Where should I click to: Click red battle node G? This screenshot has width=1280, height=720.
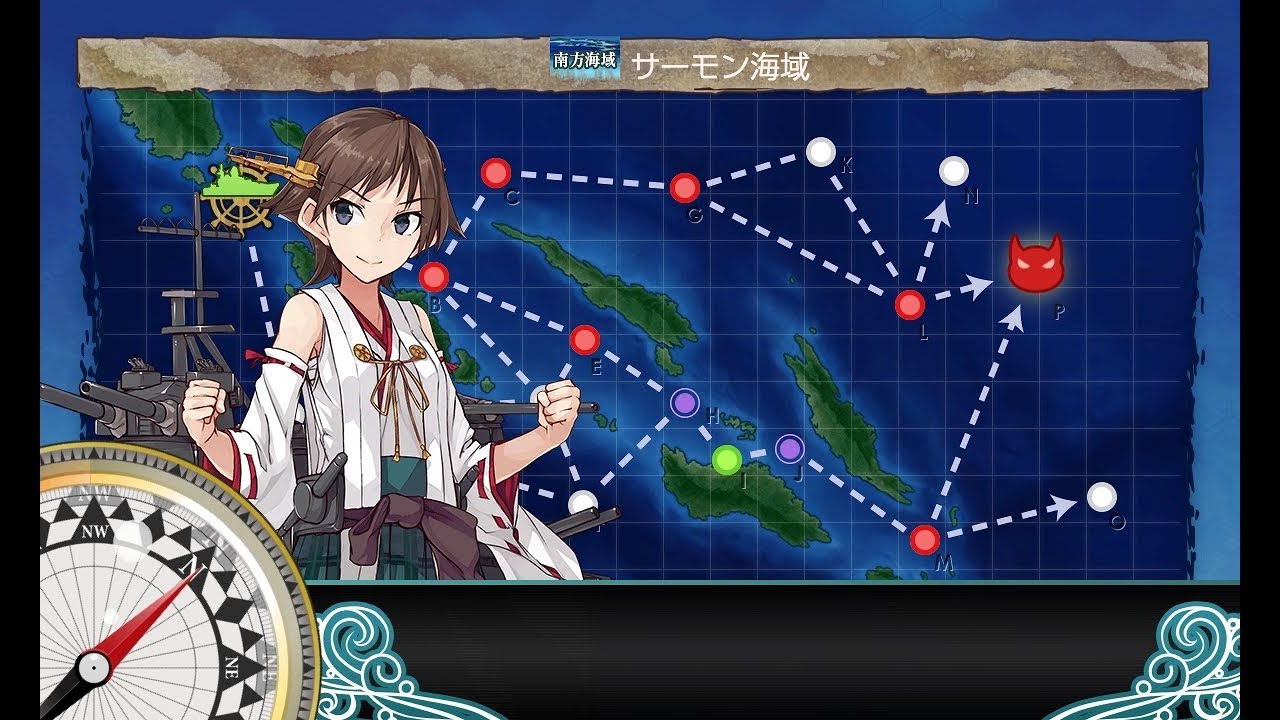pyautogui.click(x=684, y=187)
